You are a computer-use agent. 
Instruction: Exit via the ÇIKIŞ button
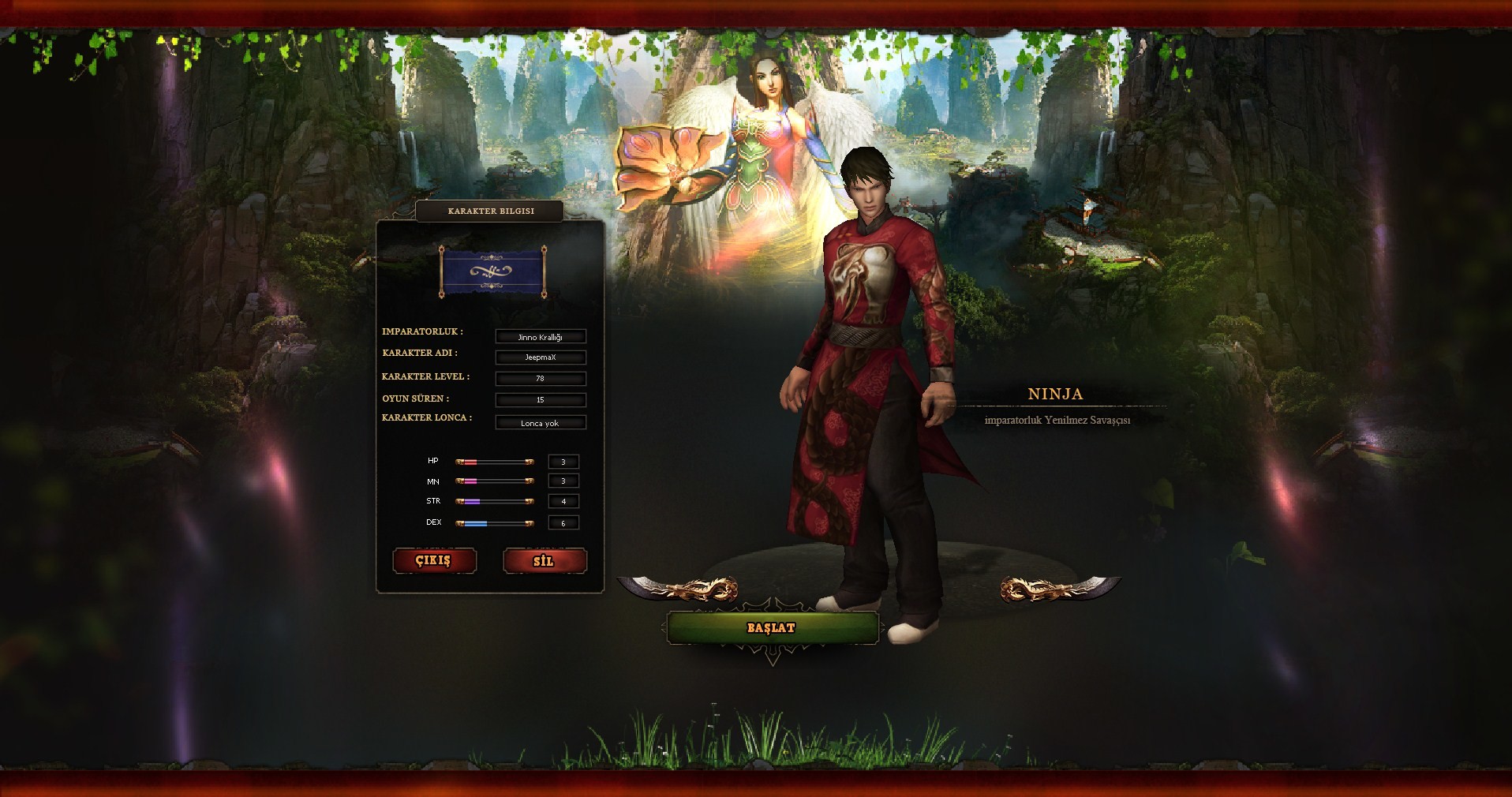click(434, 560)
